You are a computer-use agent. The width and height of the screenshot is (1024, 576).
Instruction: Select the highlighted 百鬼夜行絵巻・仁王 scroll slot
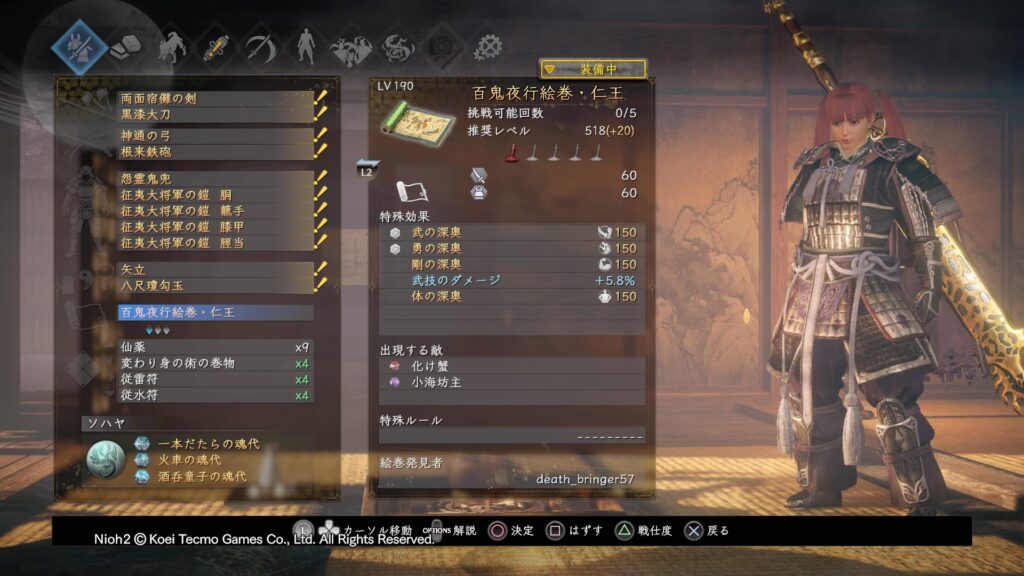click(215, 312)
